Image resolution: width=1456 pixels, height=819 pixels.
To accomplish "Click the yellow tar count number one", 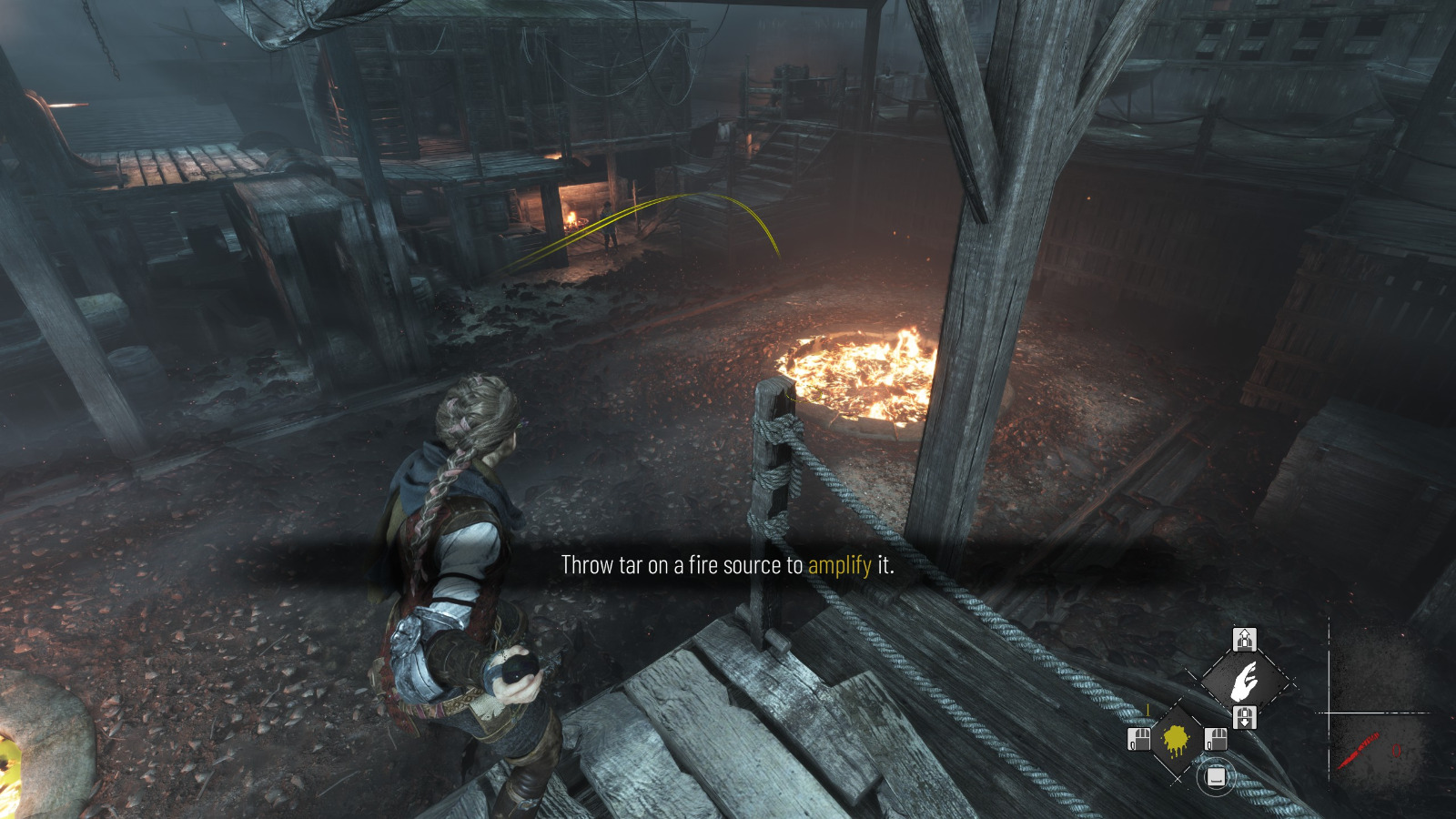I will coord(1148,710).
